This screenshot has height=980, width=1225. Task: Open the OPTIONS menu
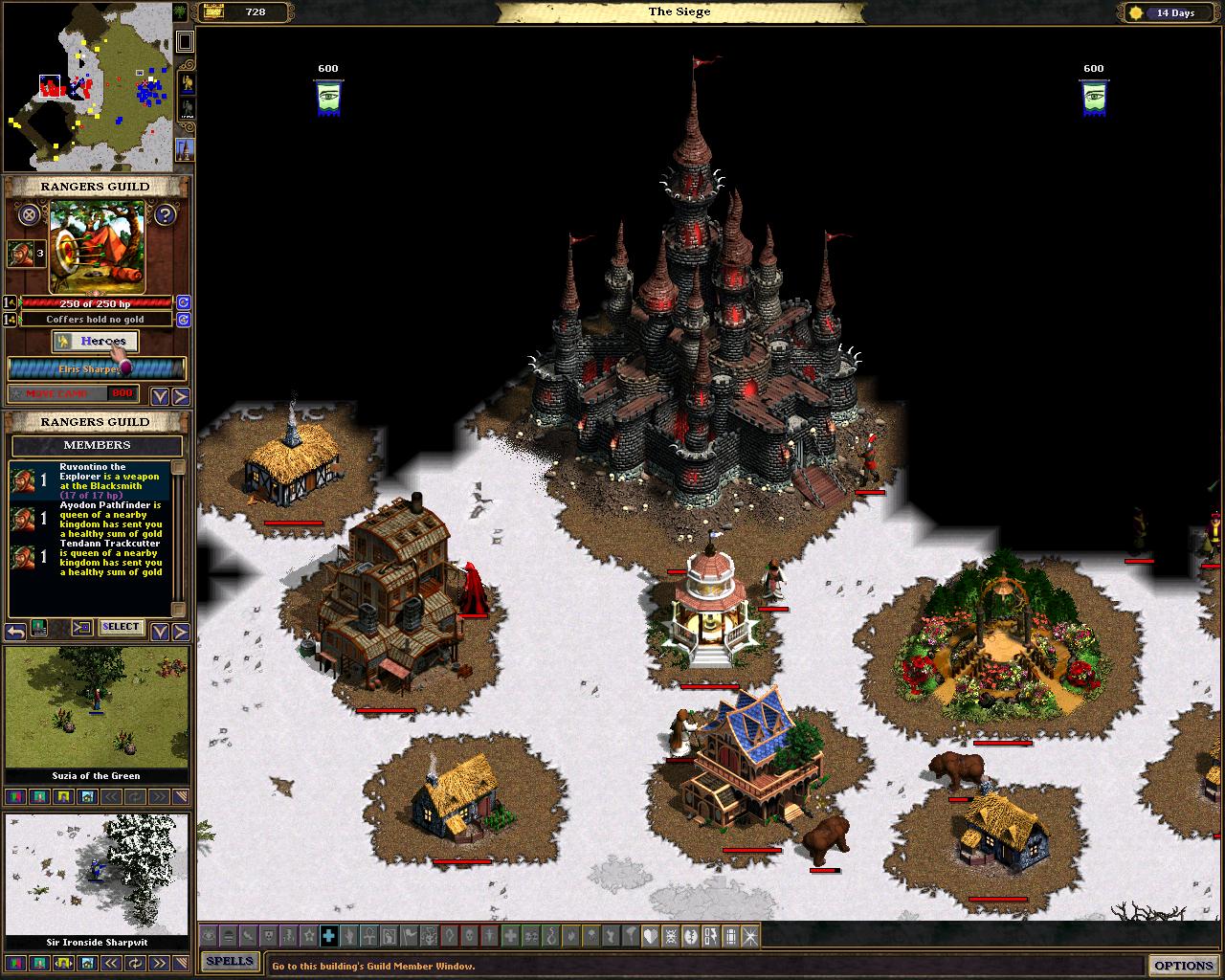[x=1184, y=966]
